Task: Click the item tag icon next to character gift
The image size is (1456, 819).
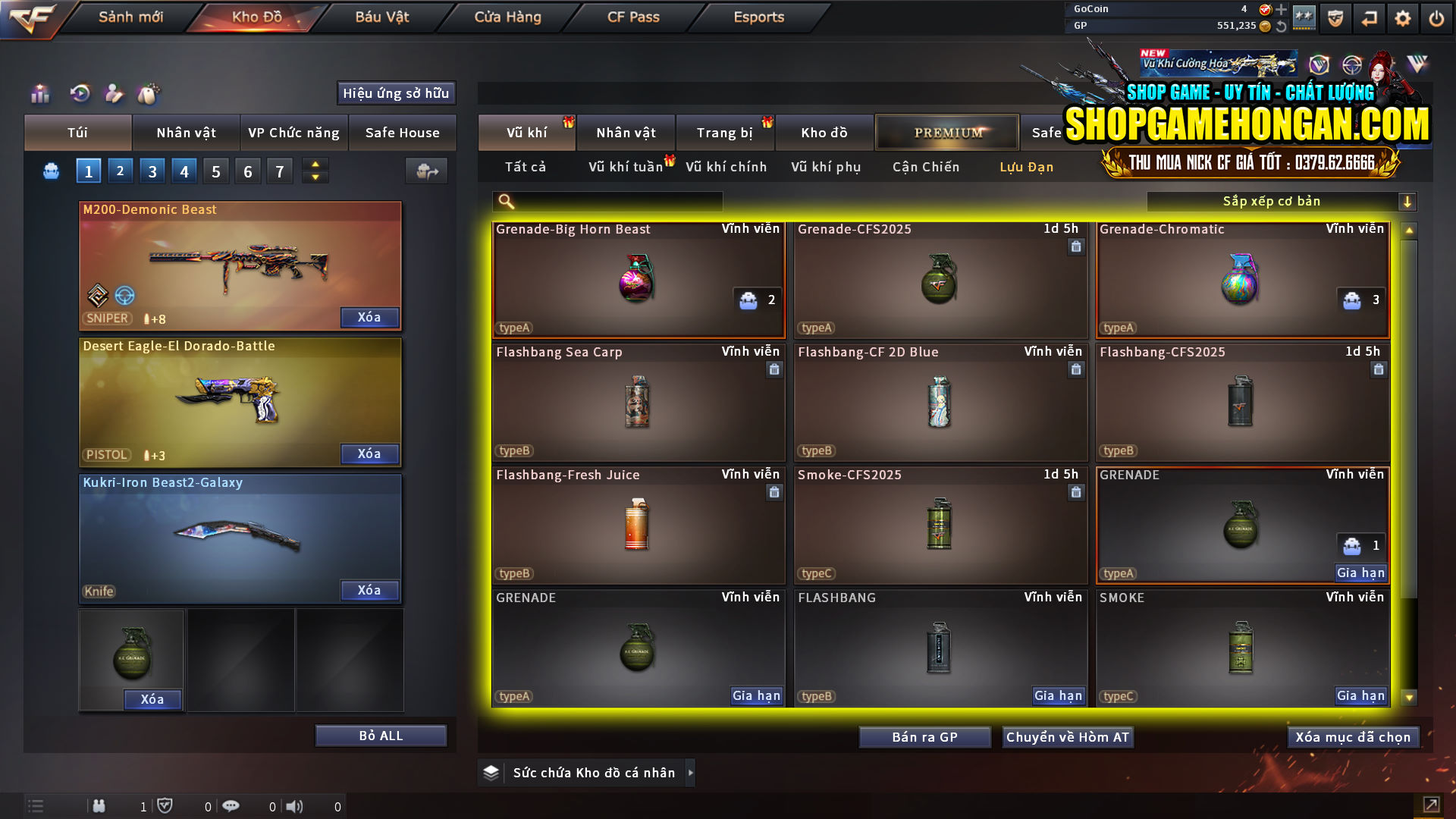Action: coord(149,94)
